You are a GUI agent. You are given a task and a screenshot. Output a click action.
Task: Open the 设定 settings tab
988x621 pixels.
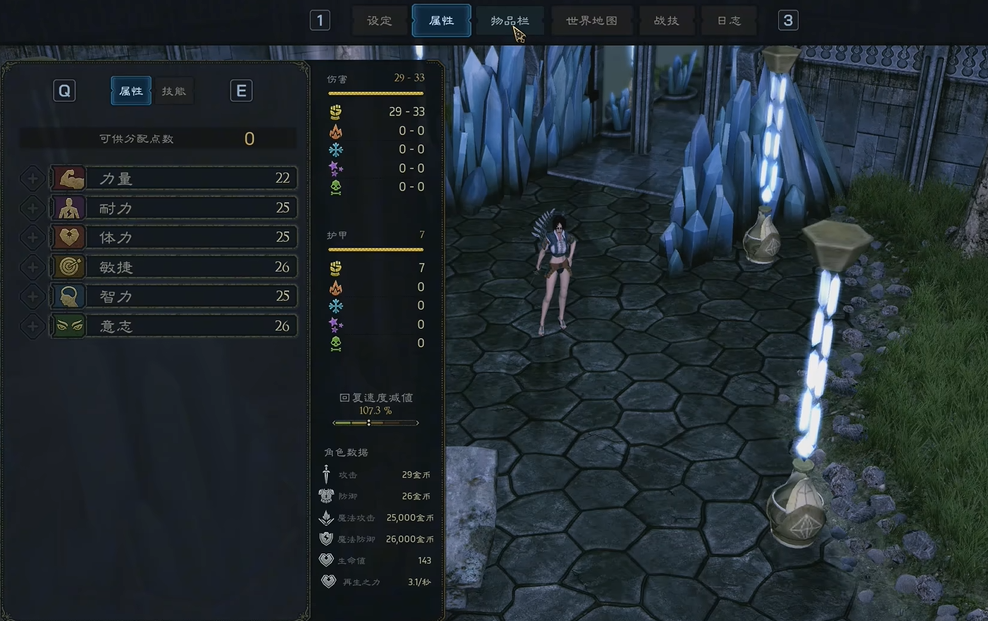click(x=379, y=21)
